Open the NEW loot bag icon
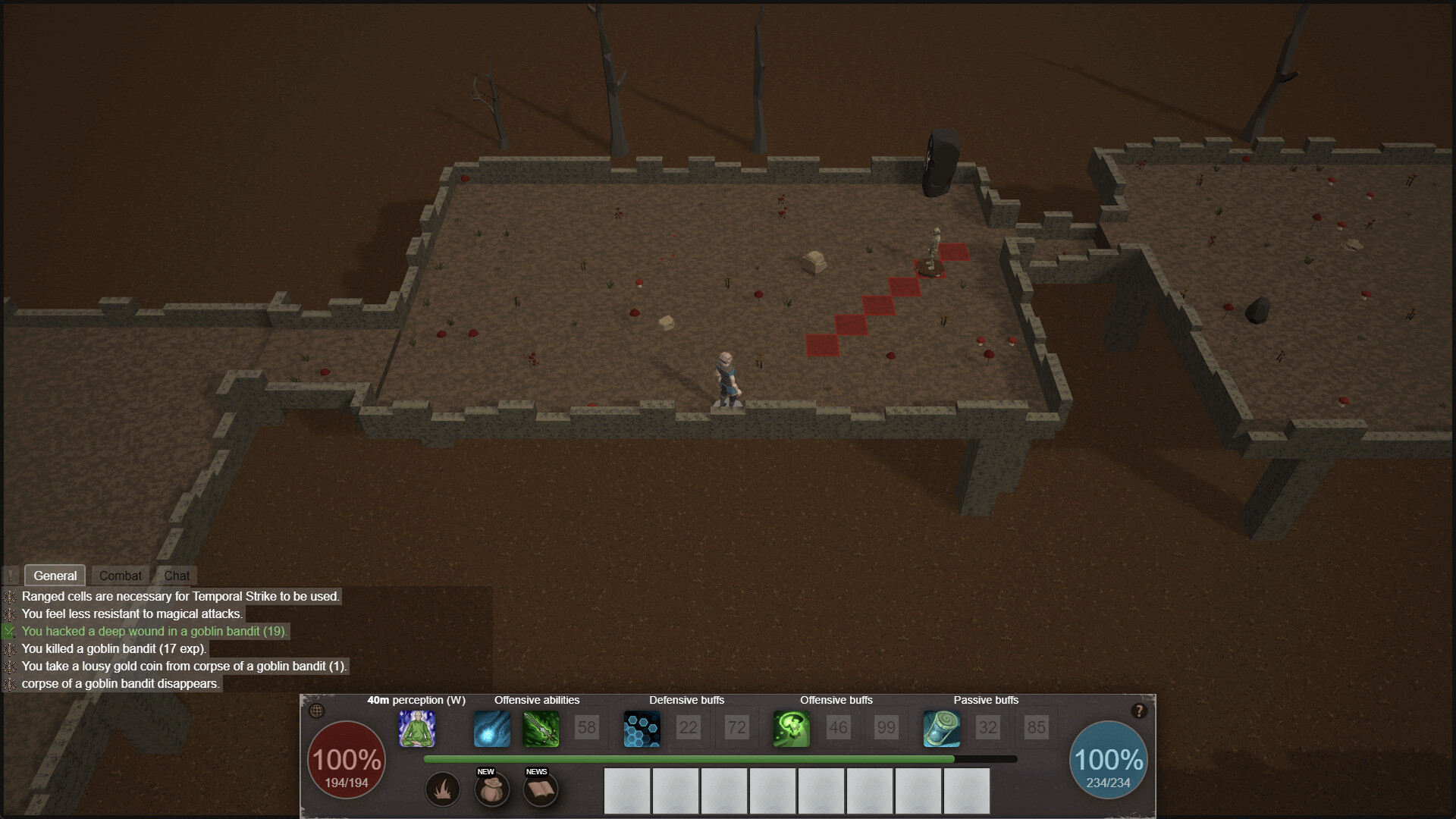Screen dimensions: 1456x819 click(492, 789)
